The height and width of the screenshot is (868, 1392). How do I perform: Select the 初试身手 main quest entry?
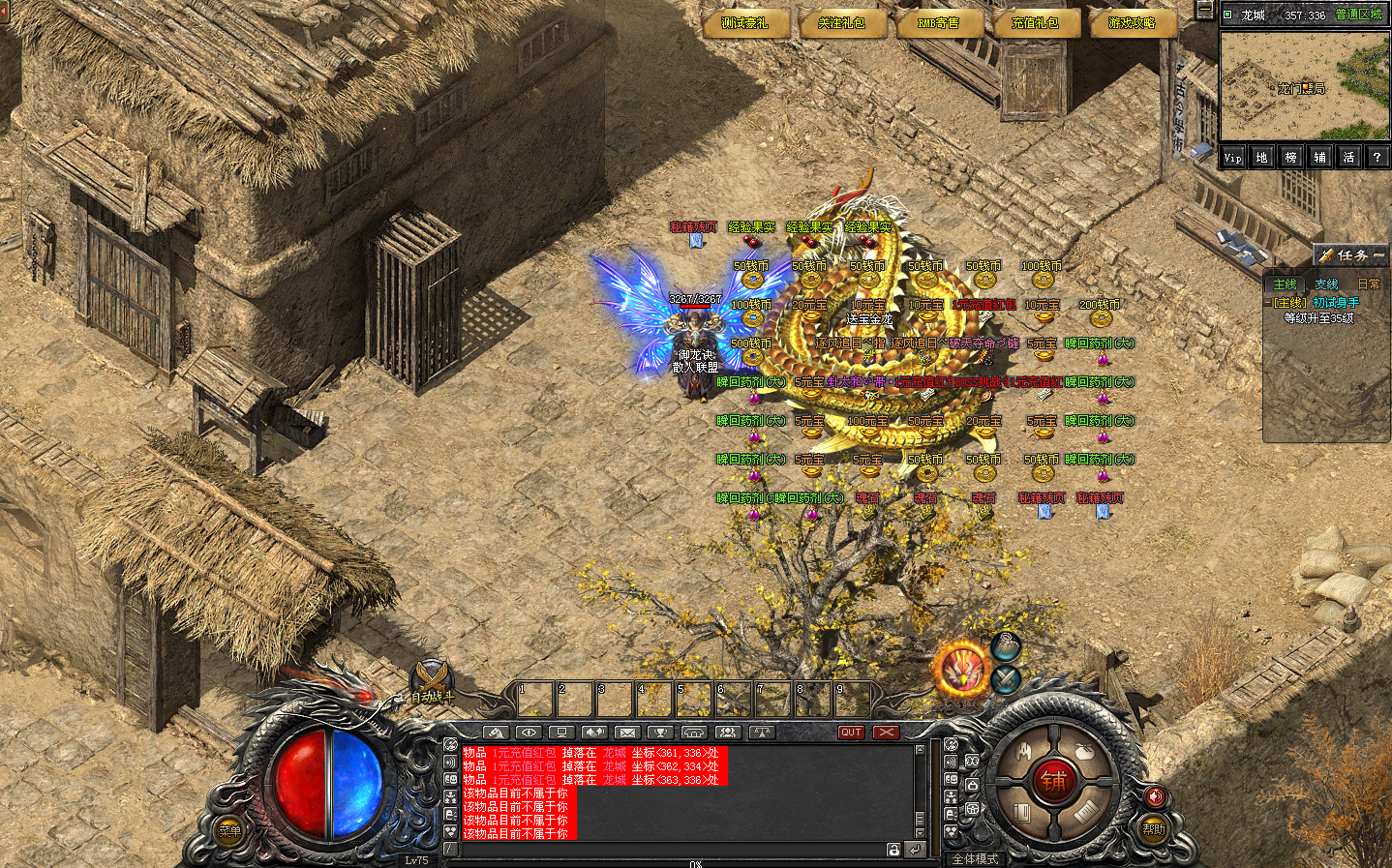tap(1320, 303)
